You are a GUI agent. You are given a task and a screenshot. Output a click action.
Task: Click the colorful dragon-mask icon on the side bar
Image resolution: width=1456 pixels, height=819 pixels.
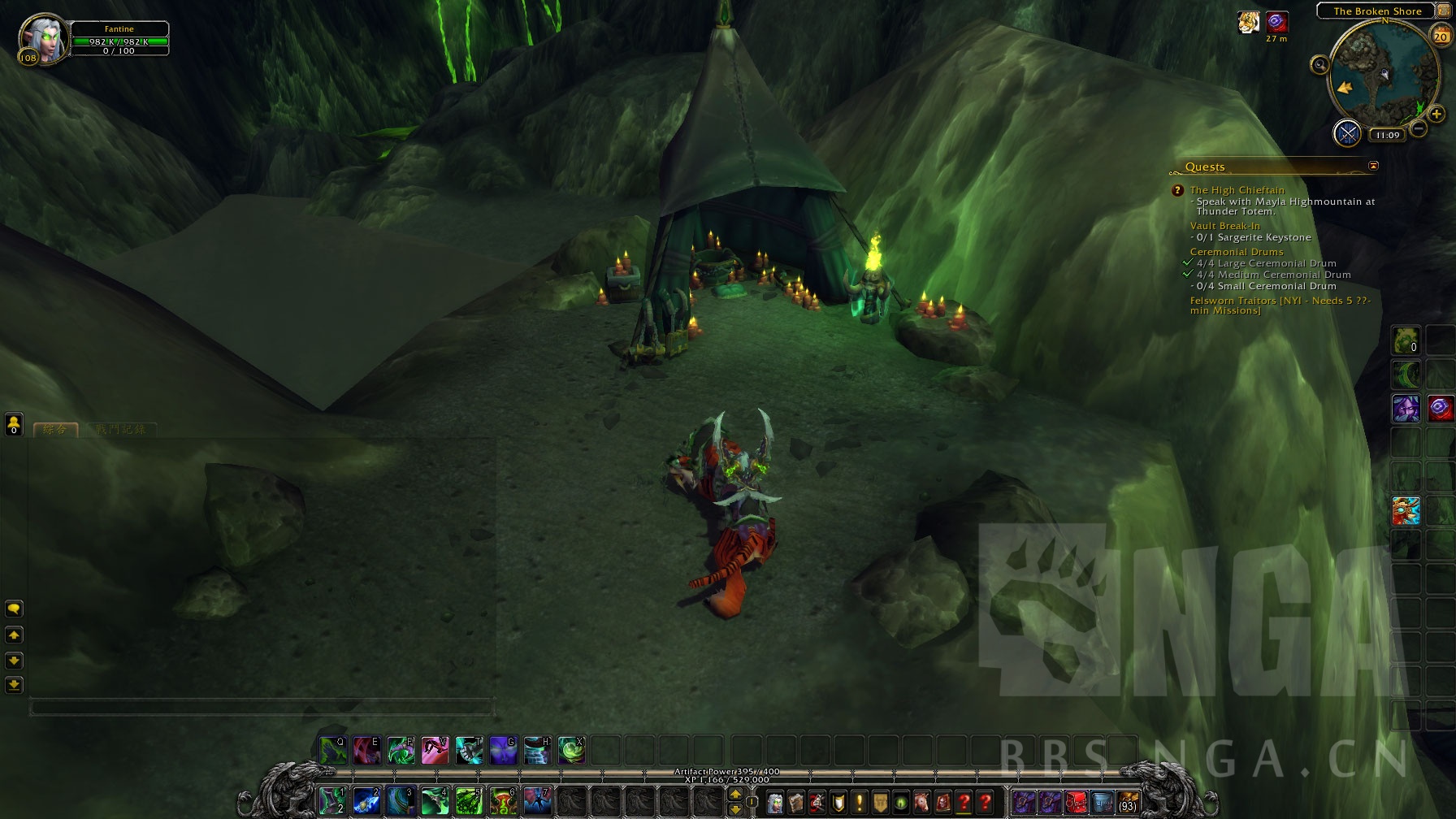1406,511
